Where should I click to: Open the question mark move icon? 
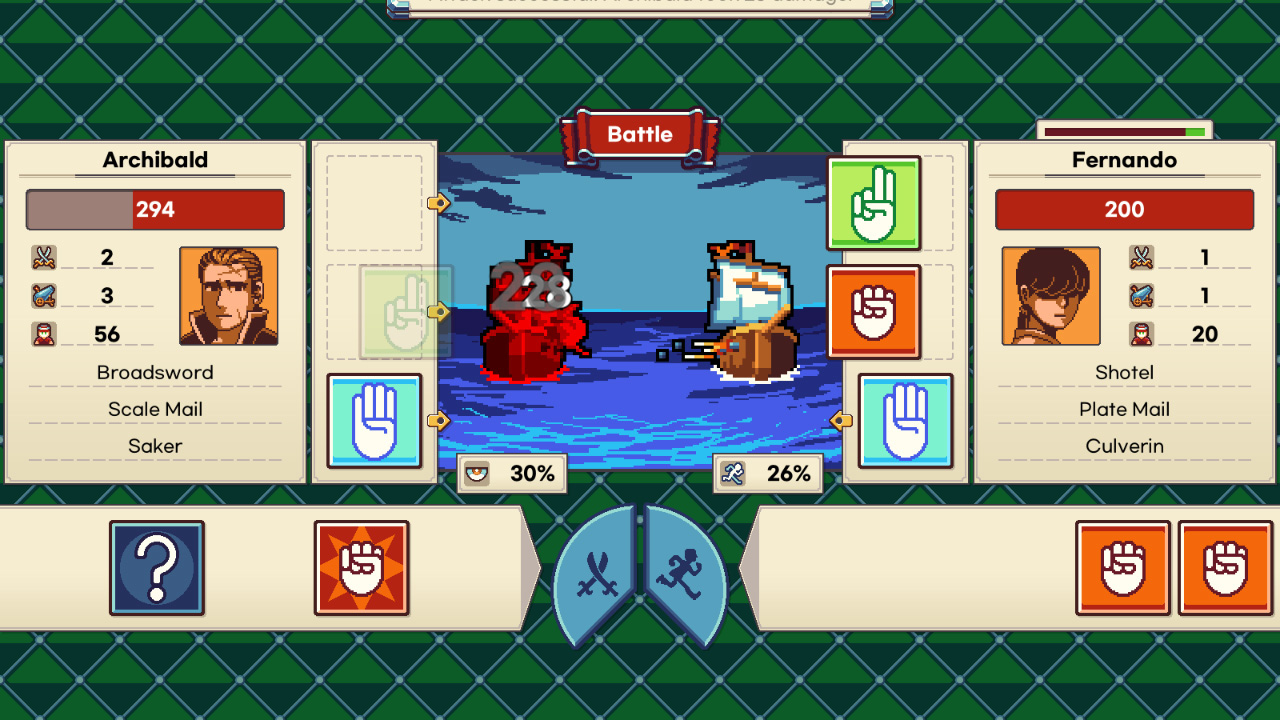pyautogui.click(x=157, y=568)
